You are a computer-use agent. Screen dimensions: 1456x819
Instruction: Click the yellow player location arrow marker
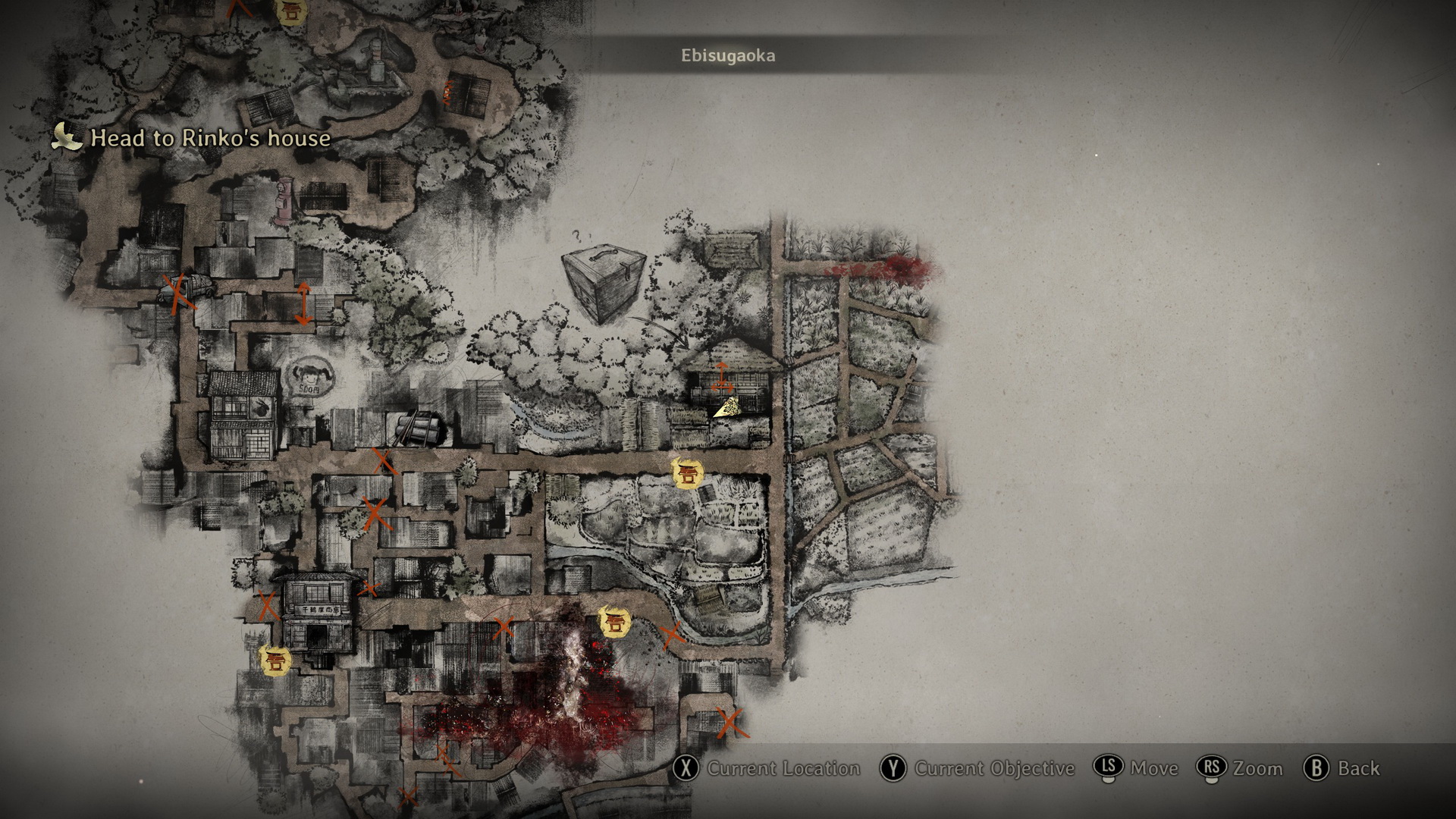728,408
